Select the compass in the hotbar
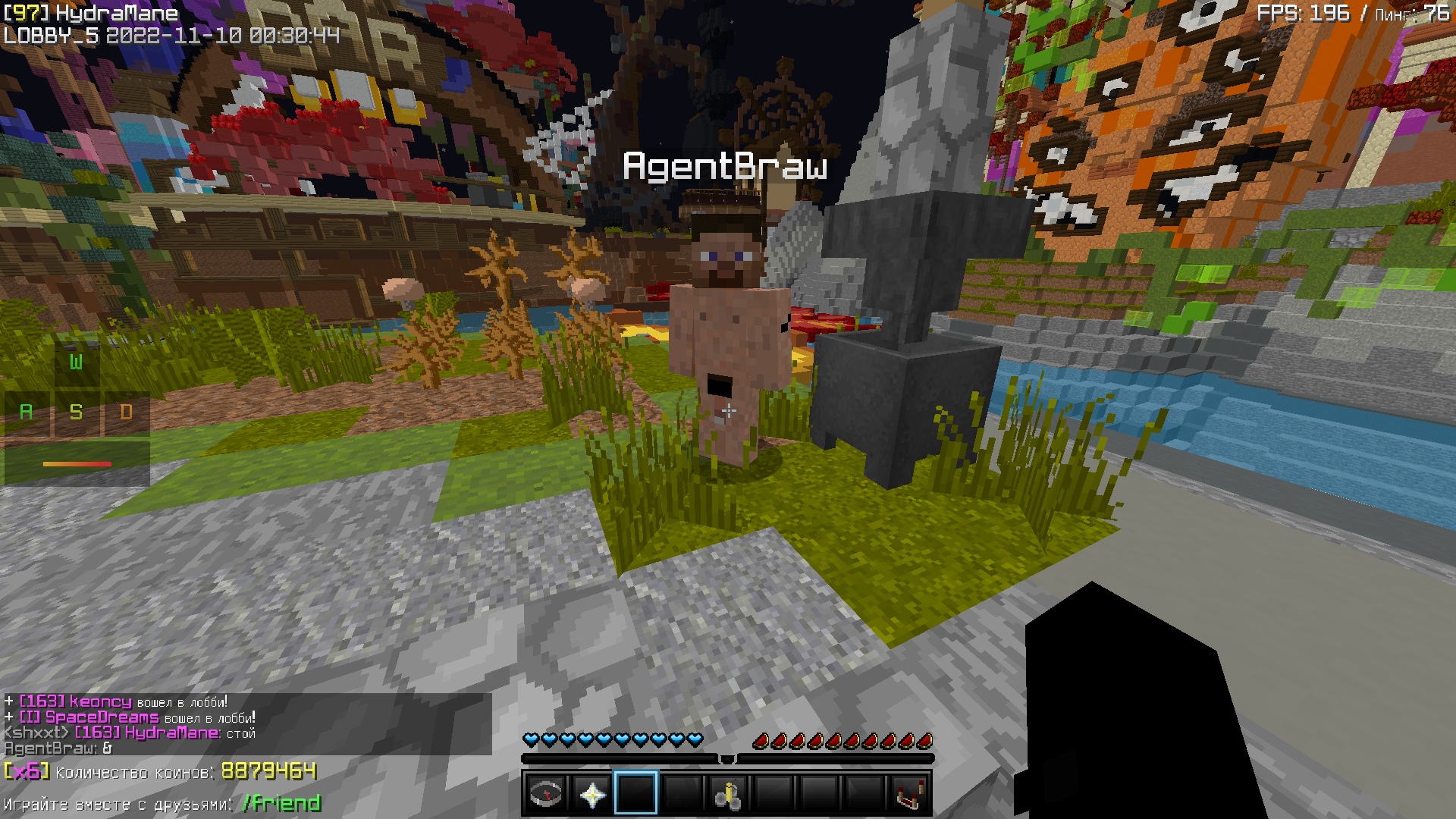This screenshot has height=819, width=1456. pos(546,794)
